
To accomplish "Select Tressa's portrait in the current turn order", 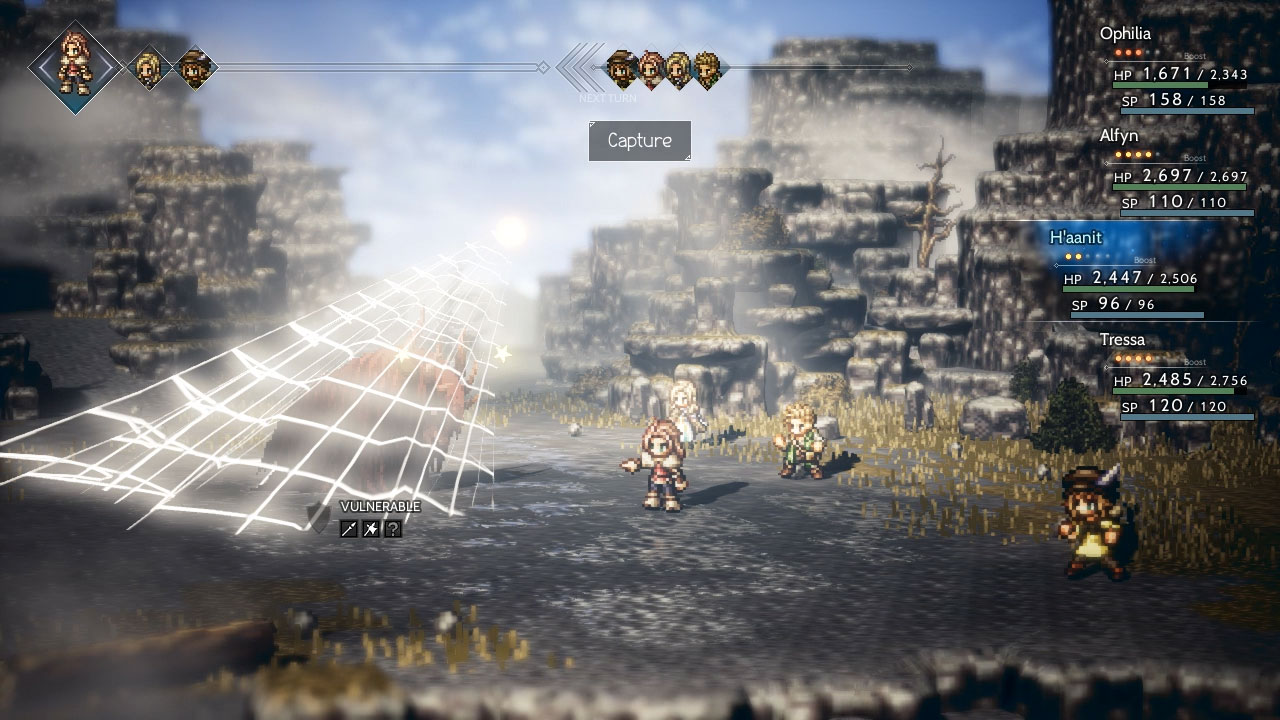I will coord(194,68).
